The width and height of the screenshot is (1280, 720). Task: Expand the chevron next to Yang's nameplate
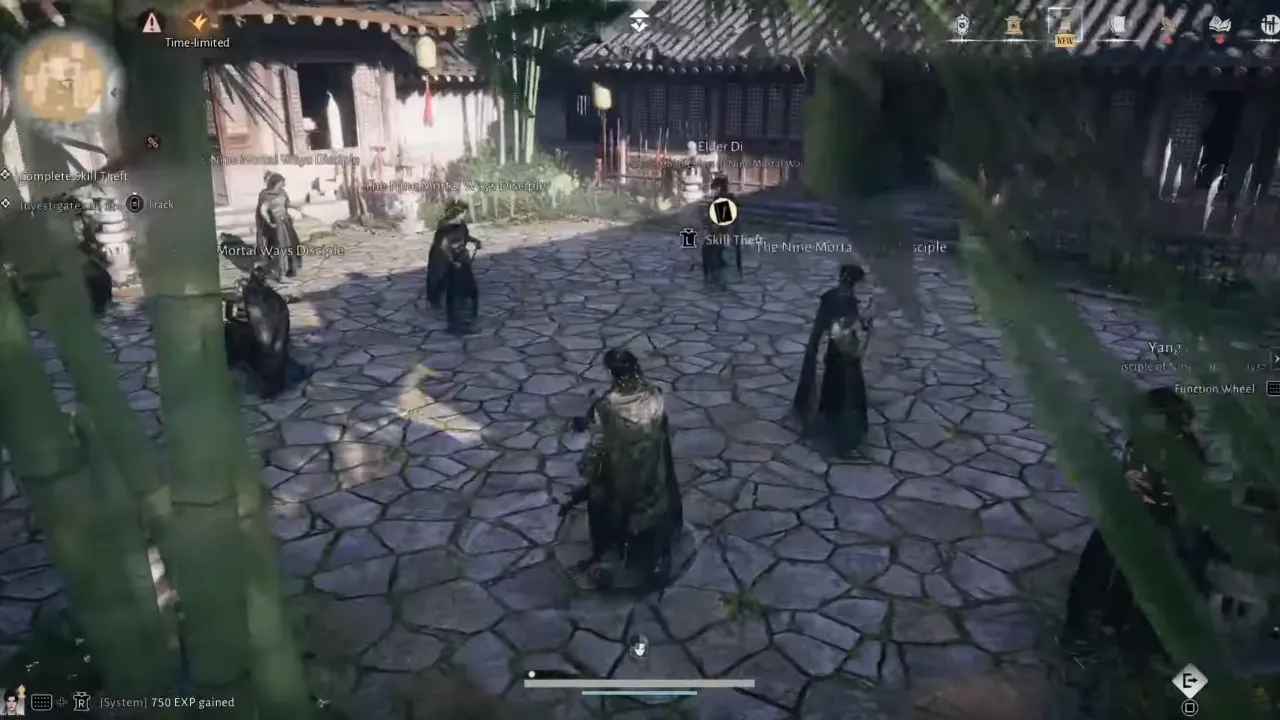click(1276, 359)
